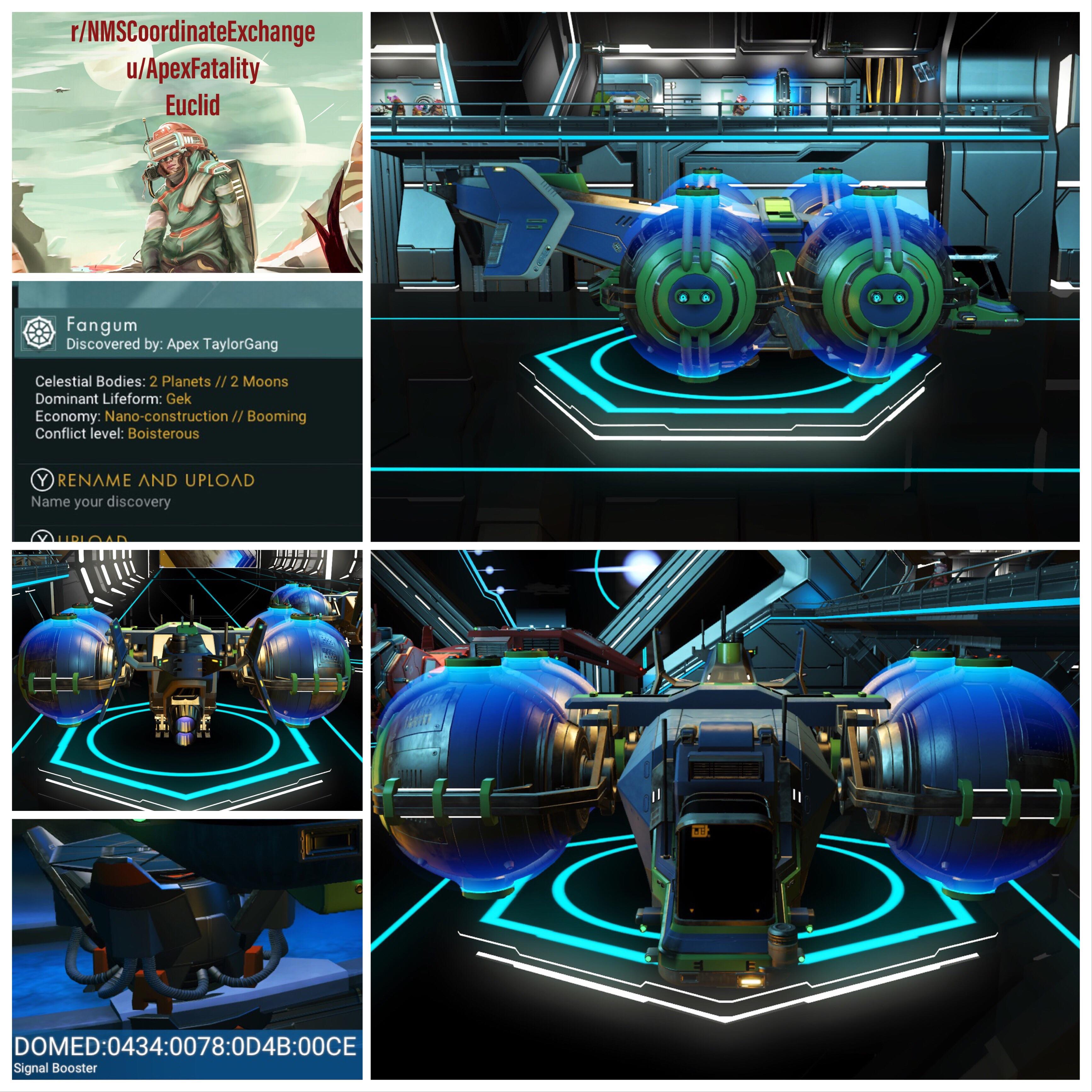Toggle the Boisterous conflict level indicator
The width and height of the screenshot is (1092, 1092).
(x=164, y=433)
